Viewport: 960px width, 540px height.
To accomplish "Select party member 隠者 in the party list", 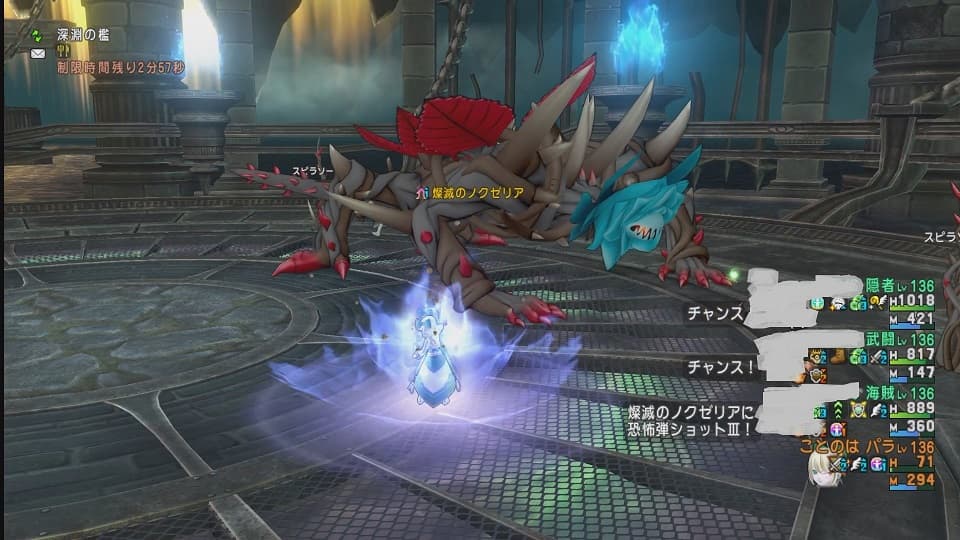I will (882, 285).
